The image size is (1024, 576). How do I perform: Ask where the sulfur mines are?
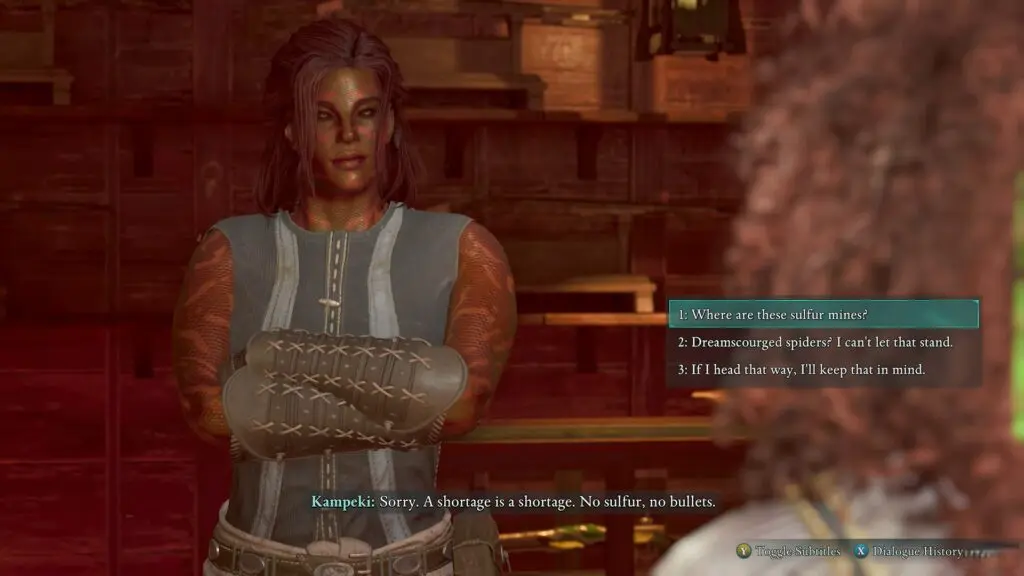point(823,314)
